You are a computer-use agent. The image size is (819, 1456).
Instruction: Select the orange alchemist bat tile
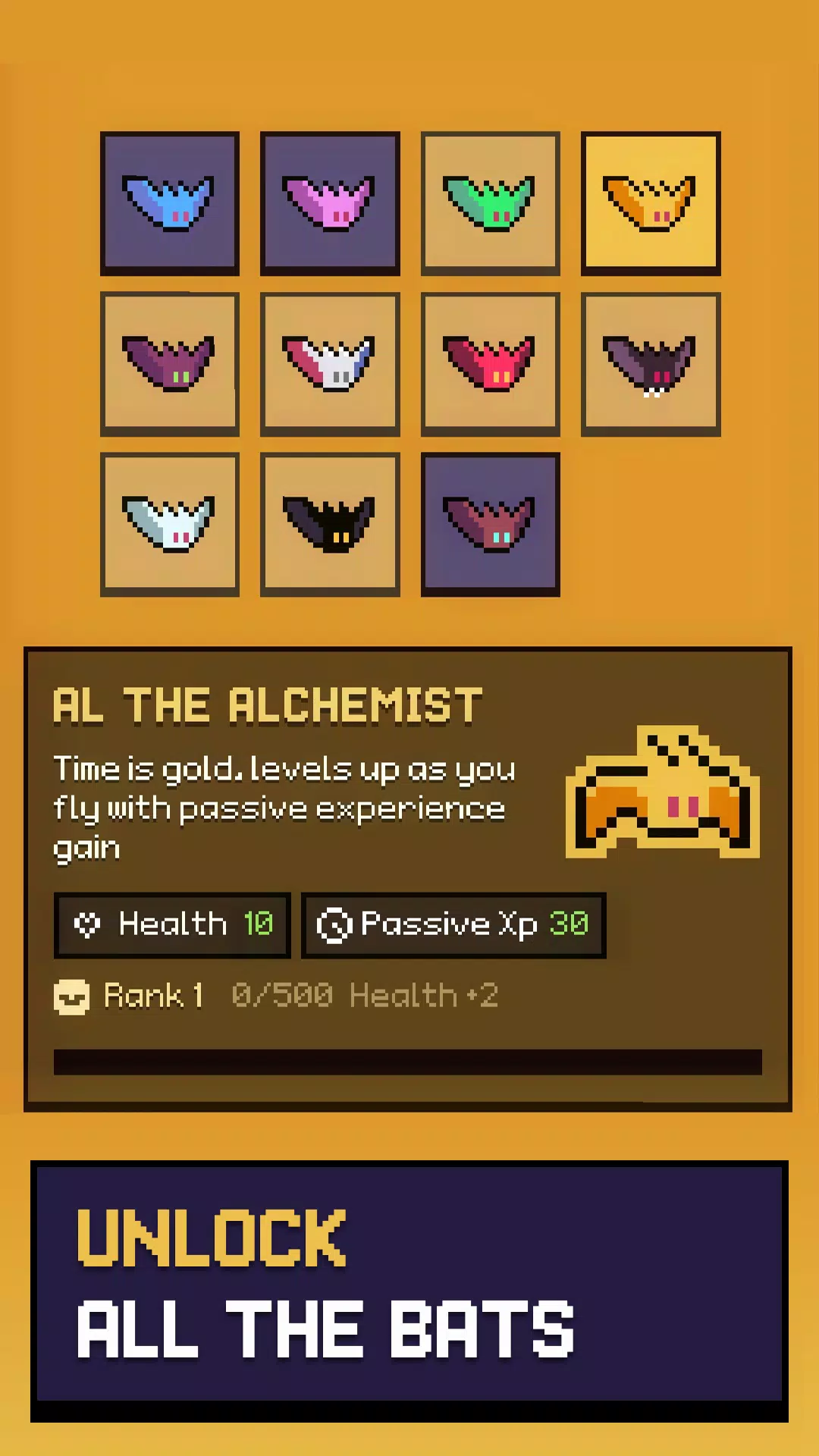pos(651,203)
